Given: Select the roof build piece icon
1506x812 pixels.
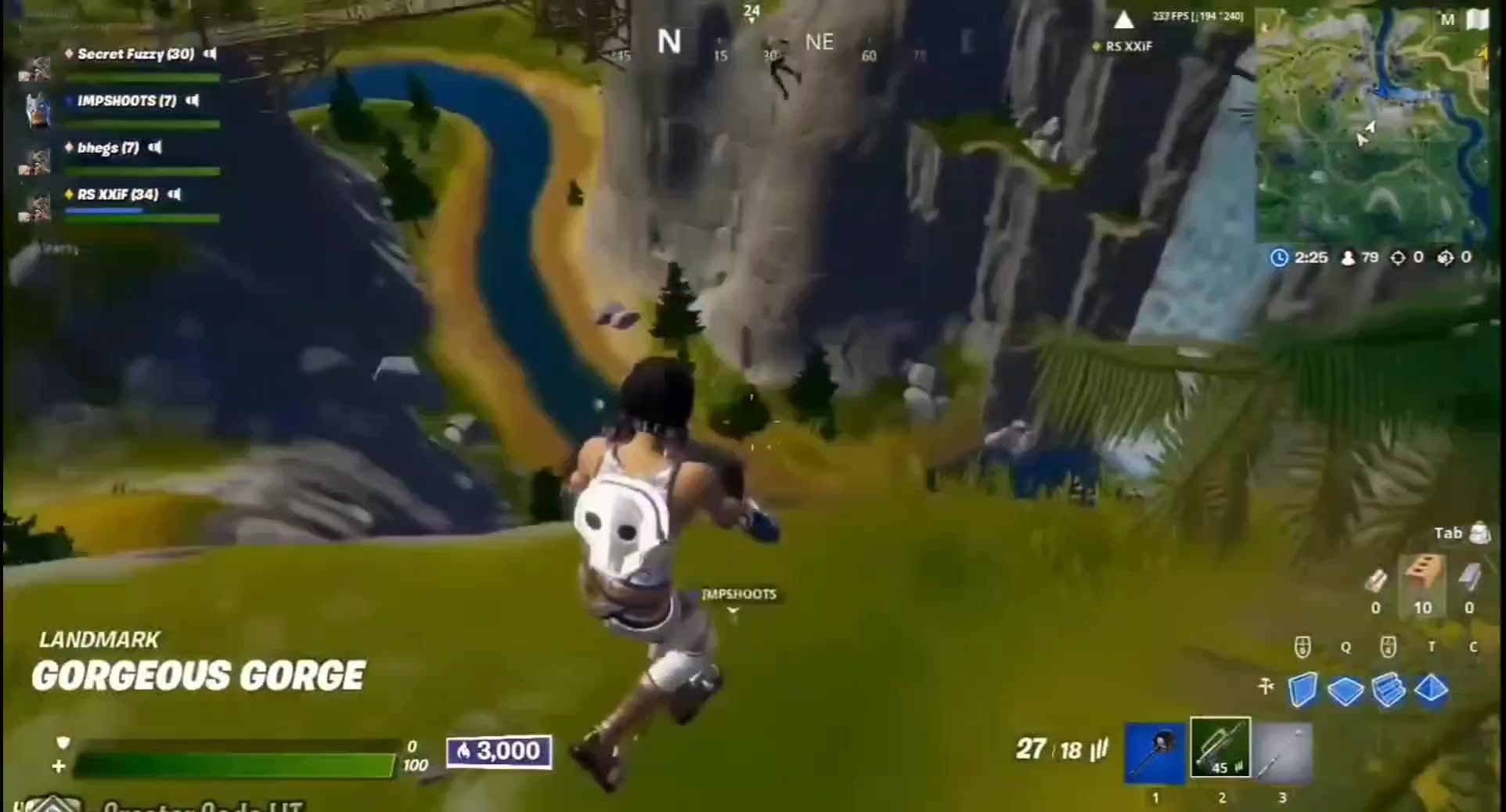Looking at the screenshot, I should pos(1432,689).
